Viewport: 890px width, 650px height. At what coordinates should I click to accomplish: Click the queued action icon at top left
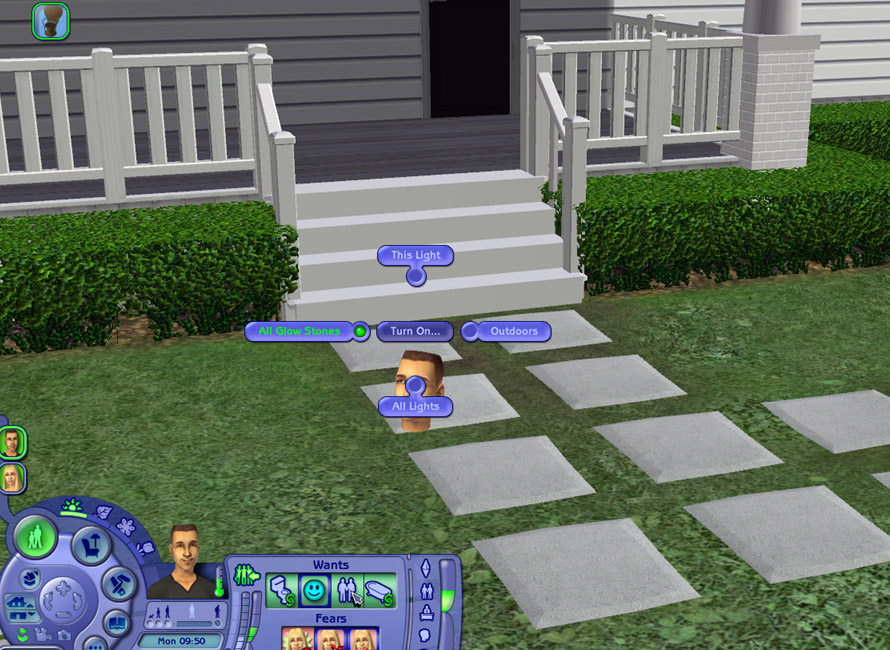(50, 20)
